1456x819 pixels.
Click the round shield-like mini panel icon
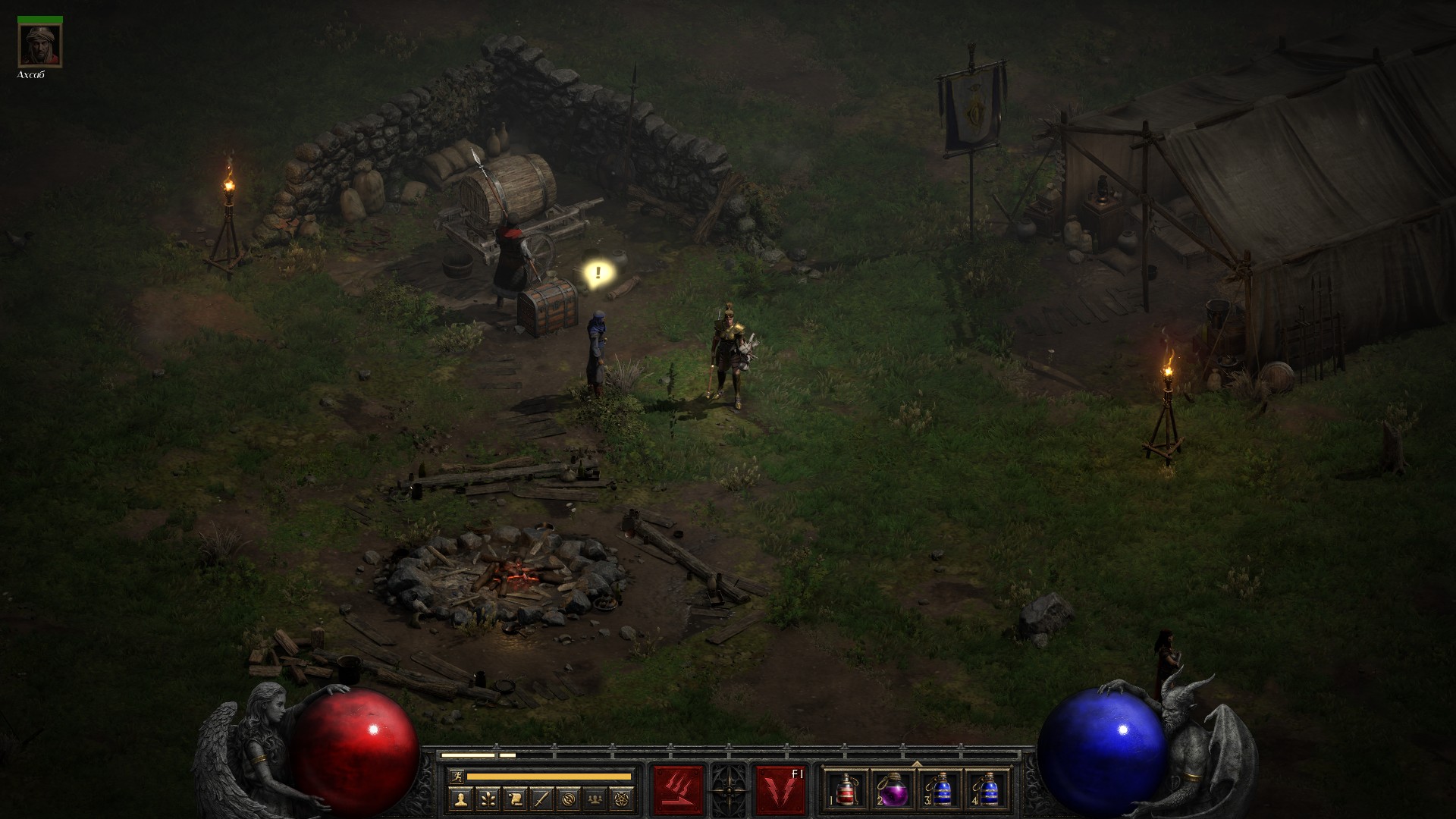[569, 799]
